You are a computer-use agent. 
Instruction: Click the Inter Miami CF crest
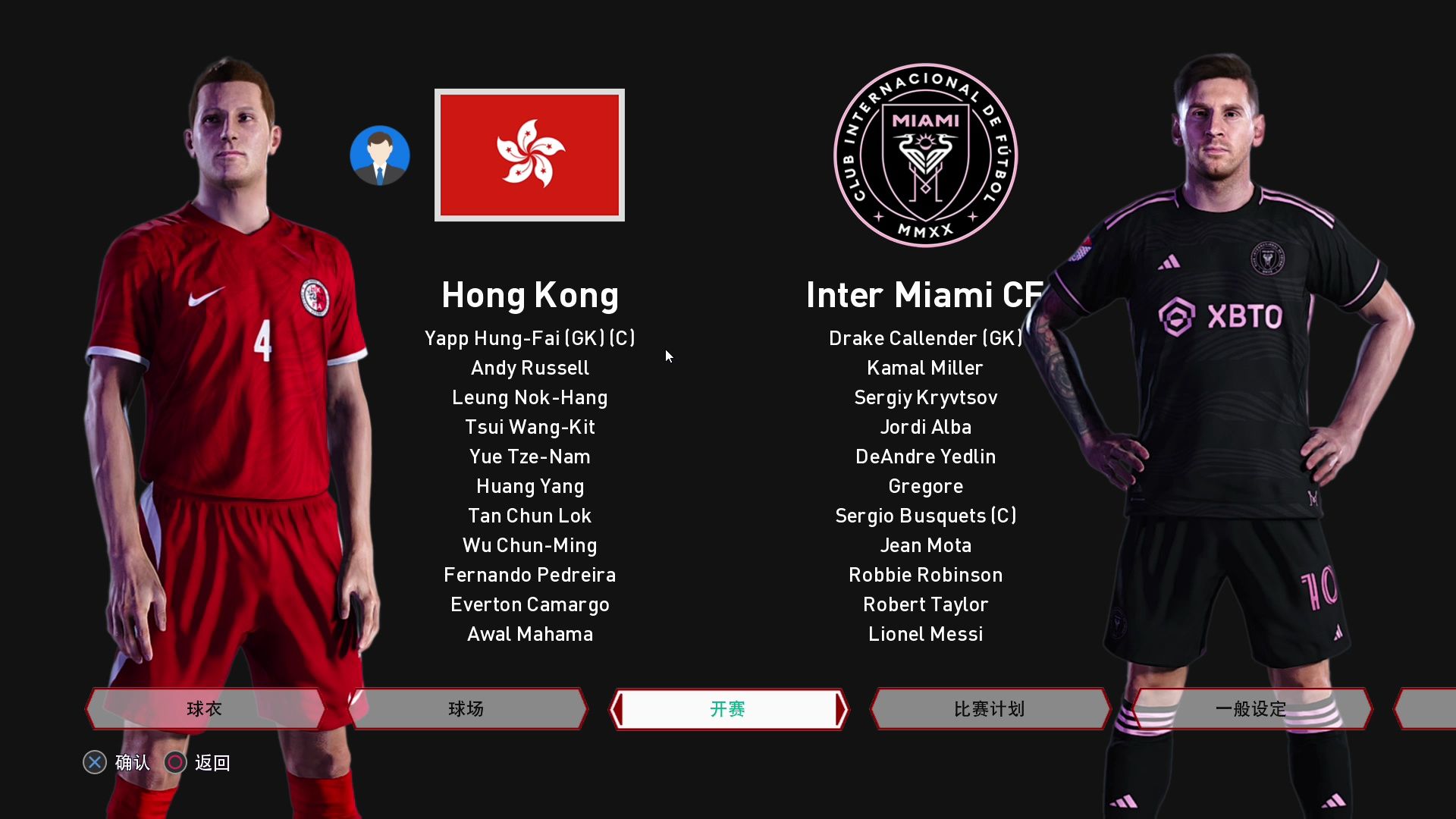pos(925,155)
